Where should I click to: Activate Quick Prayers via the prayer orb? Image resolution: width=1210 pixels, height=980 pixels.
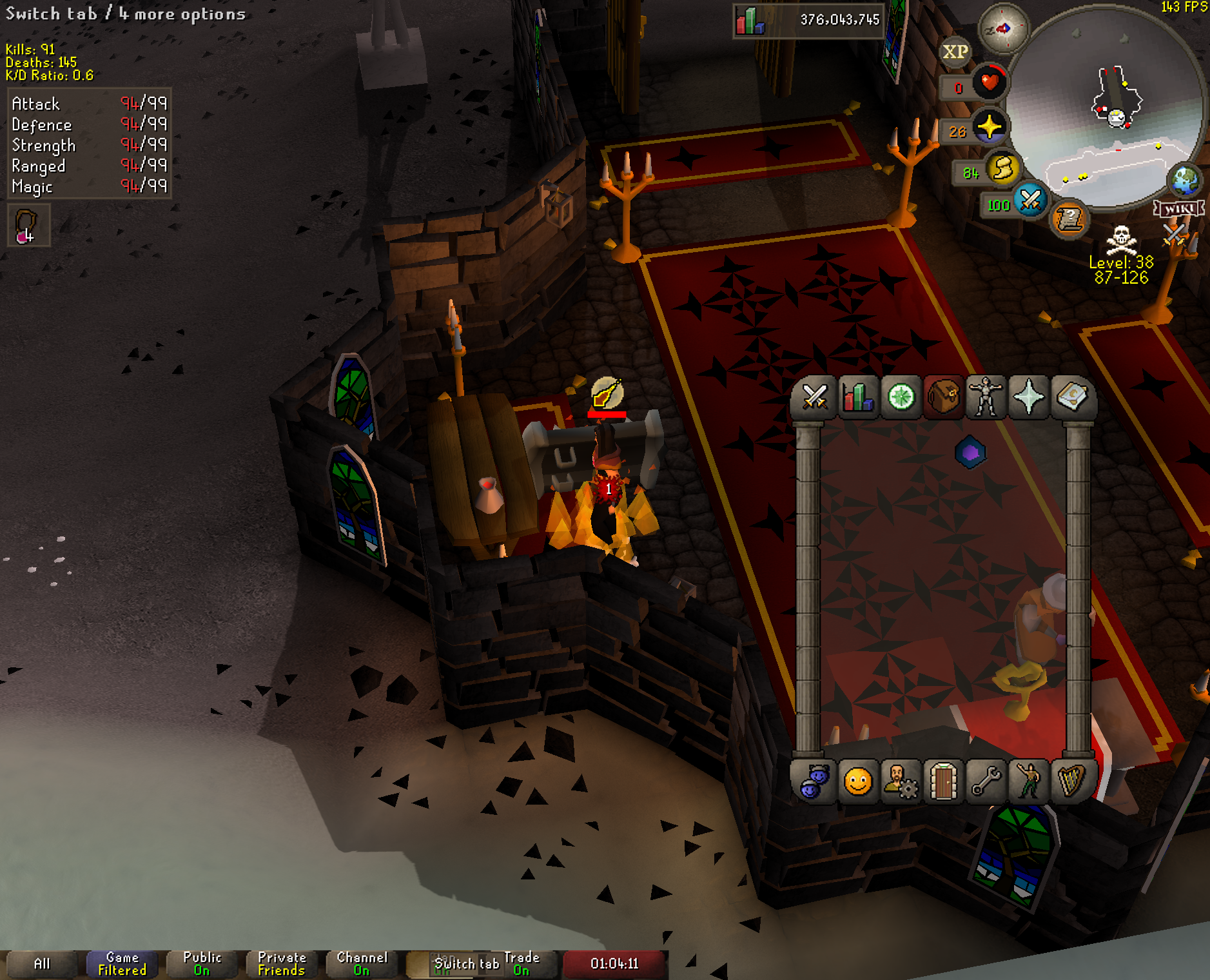pyautogui.click(x=989, y=127)
